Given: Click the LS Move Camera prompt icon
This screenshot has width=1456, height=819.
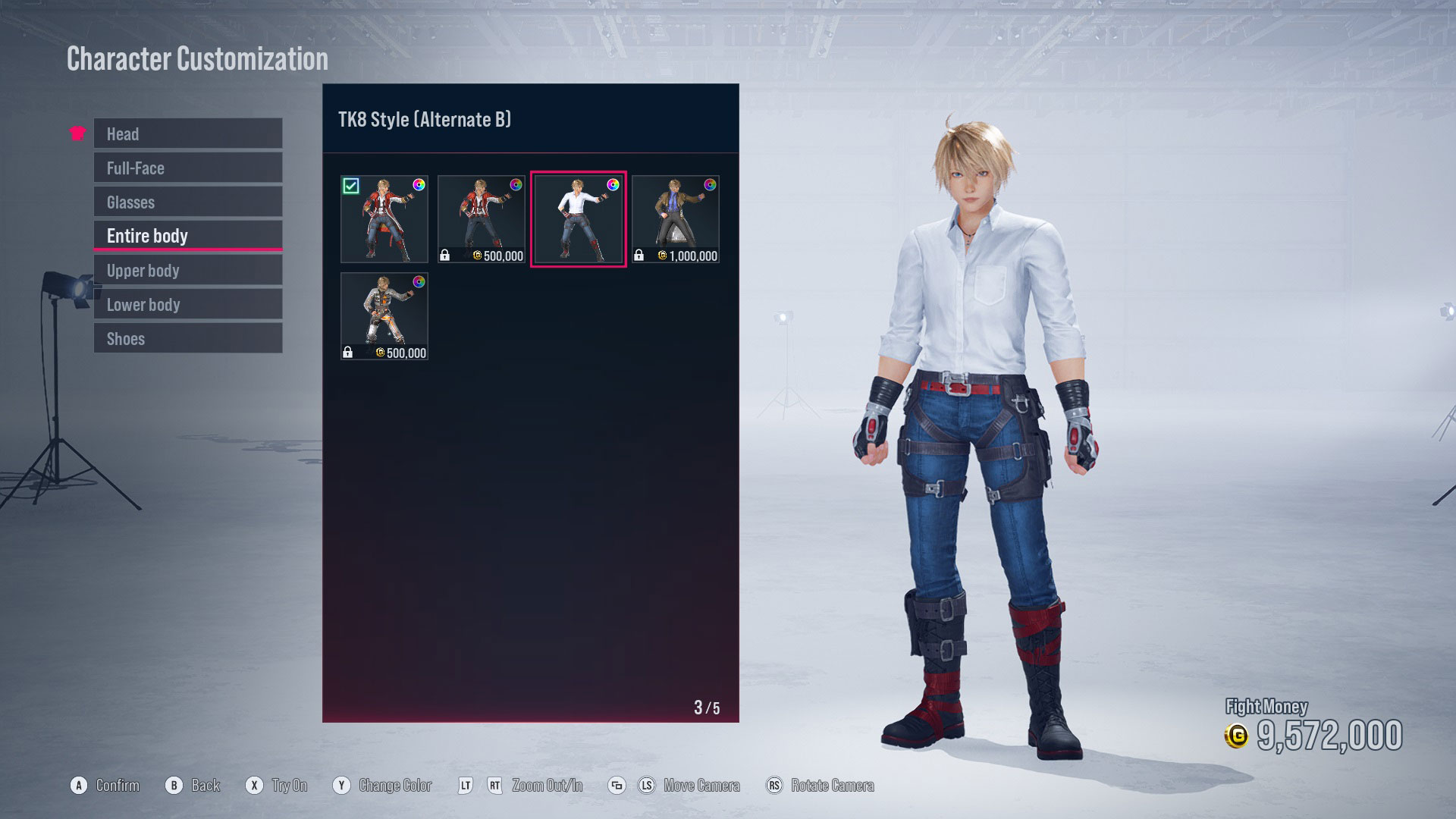Looking at the screenshot, I should coord(647,785).
